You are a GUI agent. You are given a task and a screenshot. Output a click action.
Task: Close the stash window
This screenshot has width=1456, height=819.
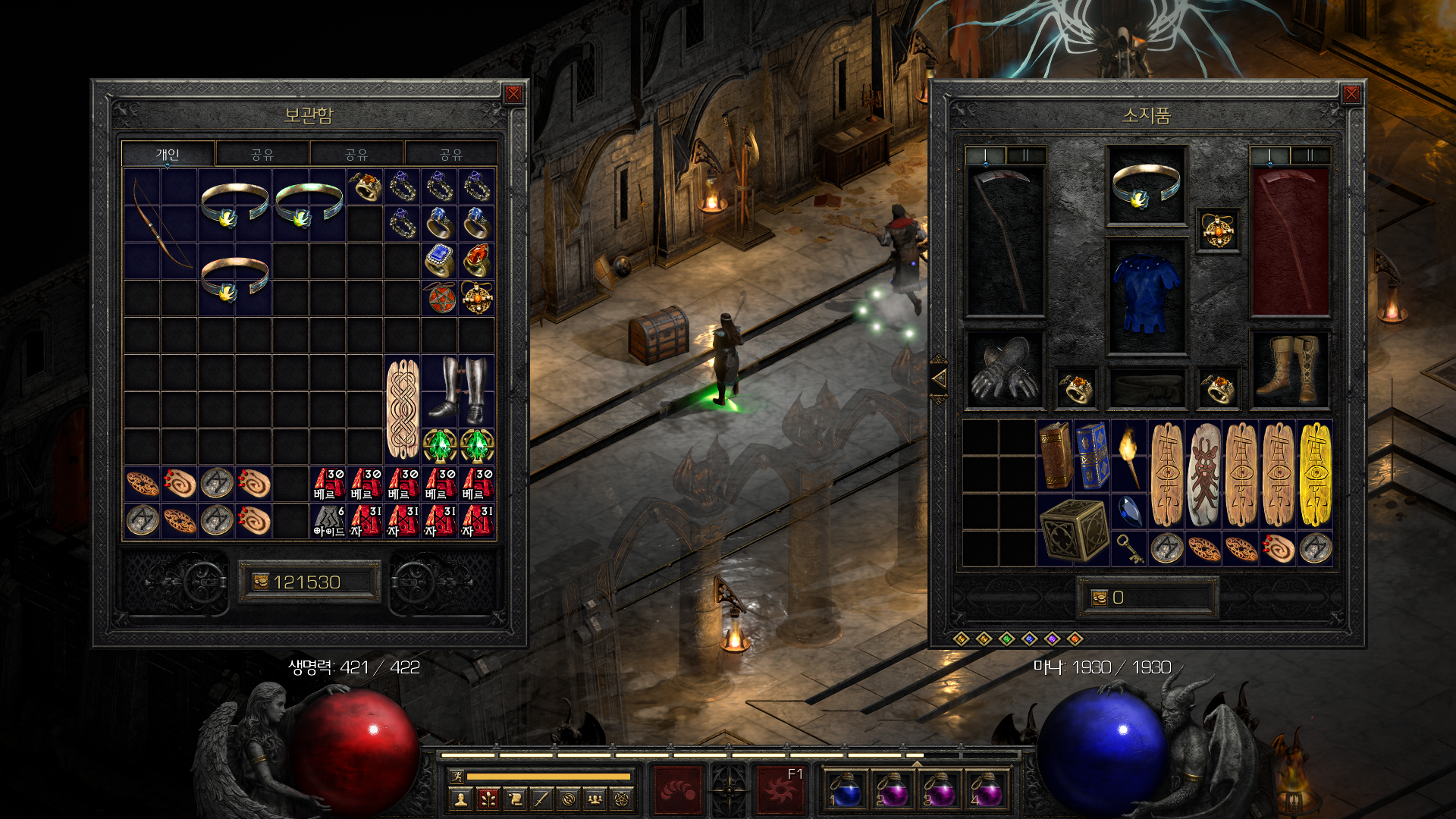[x=513, y=94]
